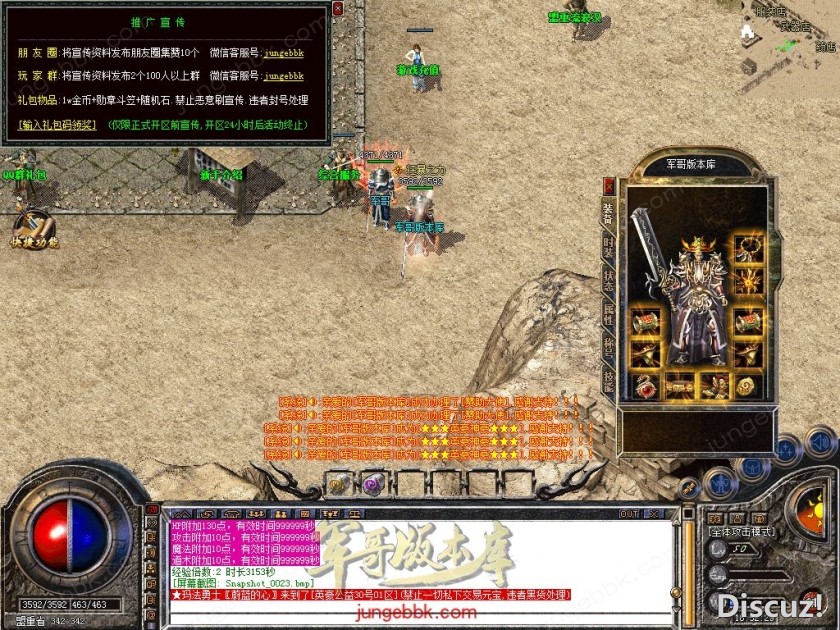840x630 pixels.
Task: Click the 输入礼包码领奖 gift code link
Action: [x=57, y=125]
